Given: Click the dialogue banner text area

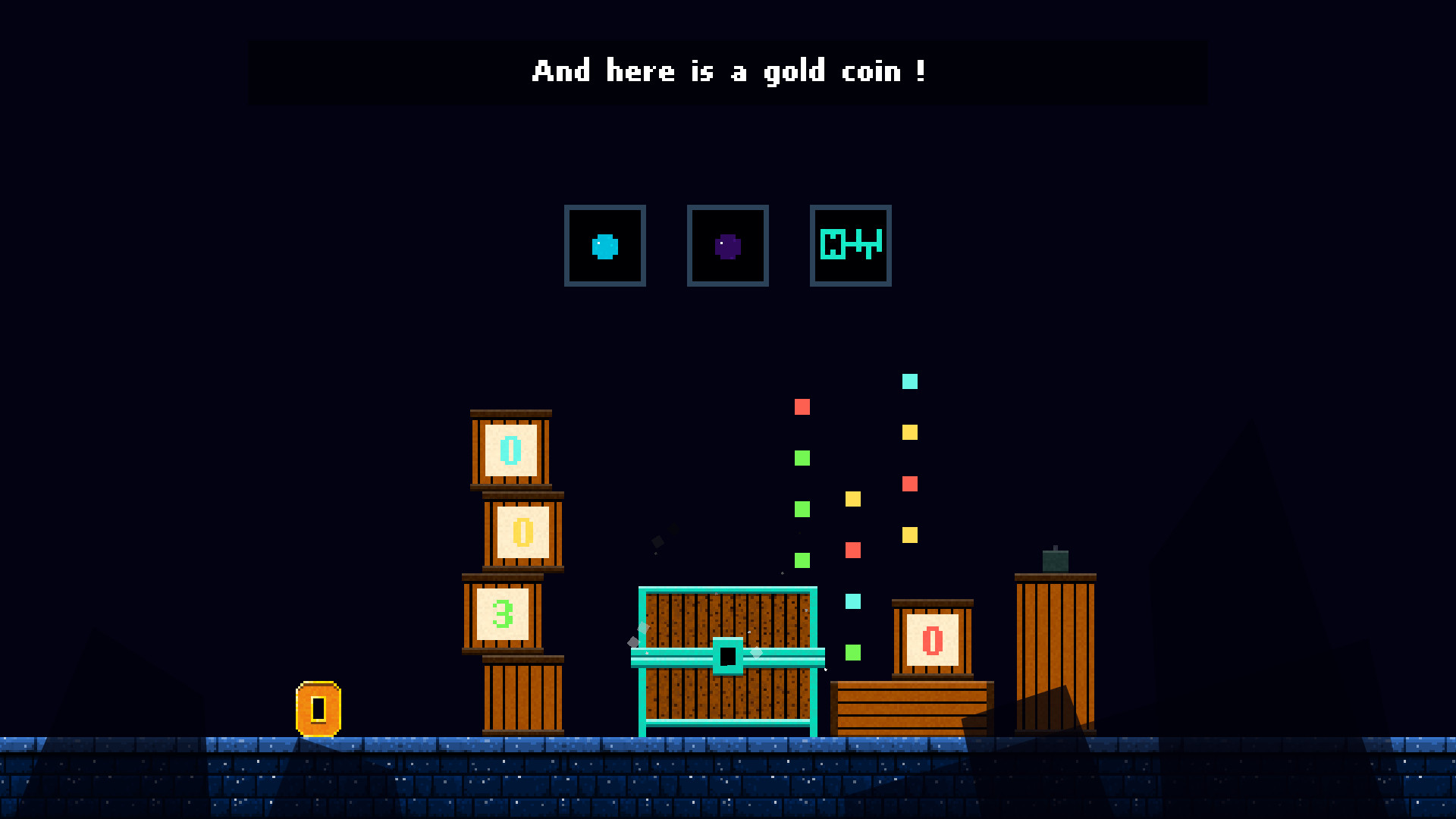Looking at the screenshot, I should point(728,72).
